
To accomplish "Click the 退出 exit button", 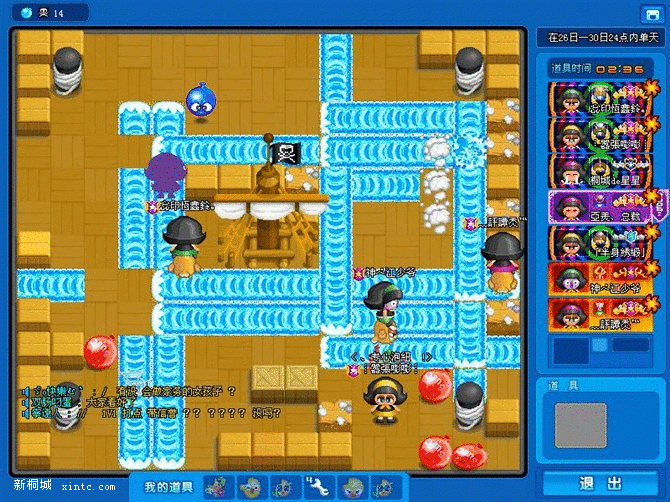I will 600,483.
